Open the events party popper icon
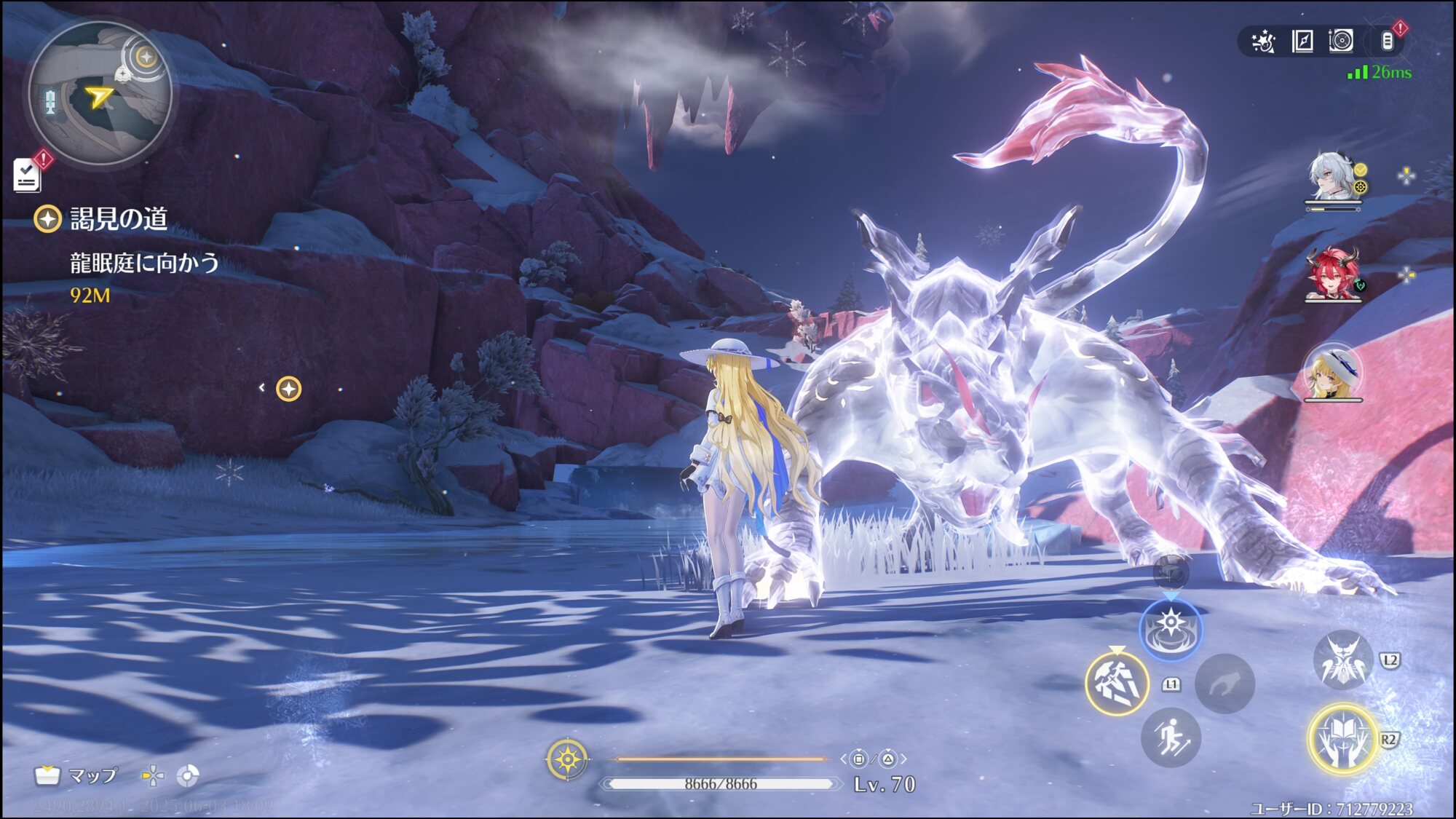The height and width of the screenshot is (819, 1456). [1263, 41]
